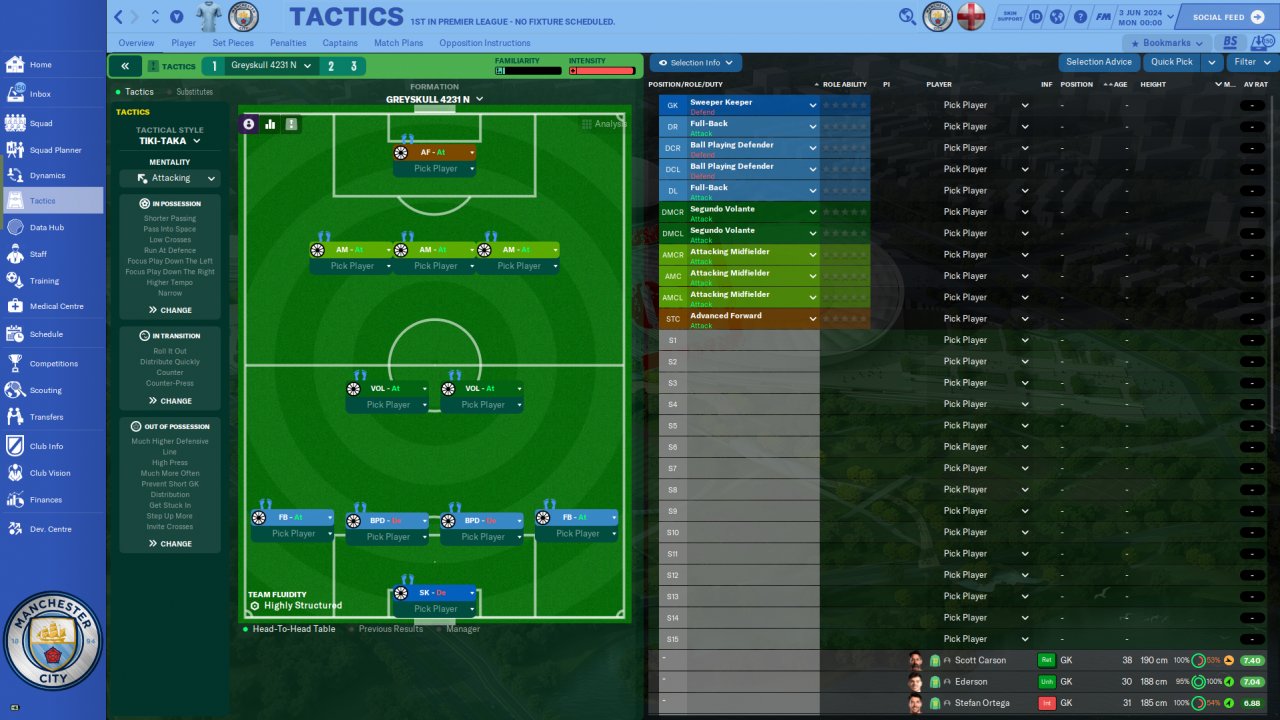Open Selection Advice
The height and width of the screenshot is (720, 1280).
click(x=1098, y=62)
